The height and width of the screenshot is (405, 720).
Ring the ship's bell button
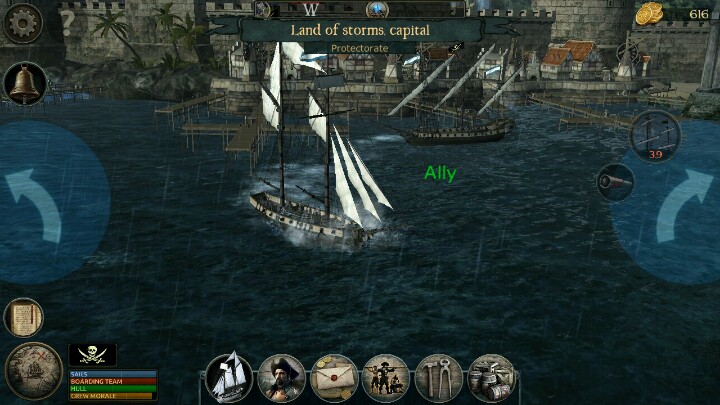pyautogui.click(x=25, y=84)
